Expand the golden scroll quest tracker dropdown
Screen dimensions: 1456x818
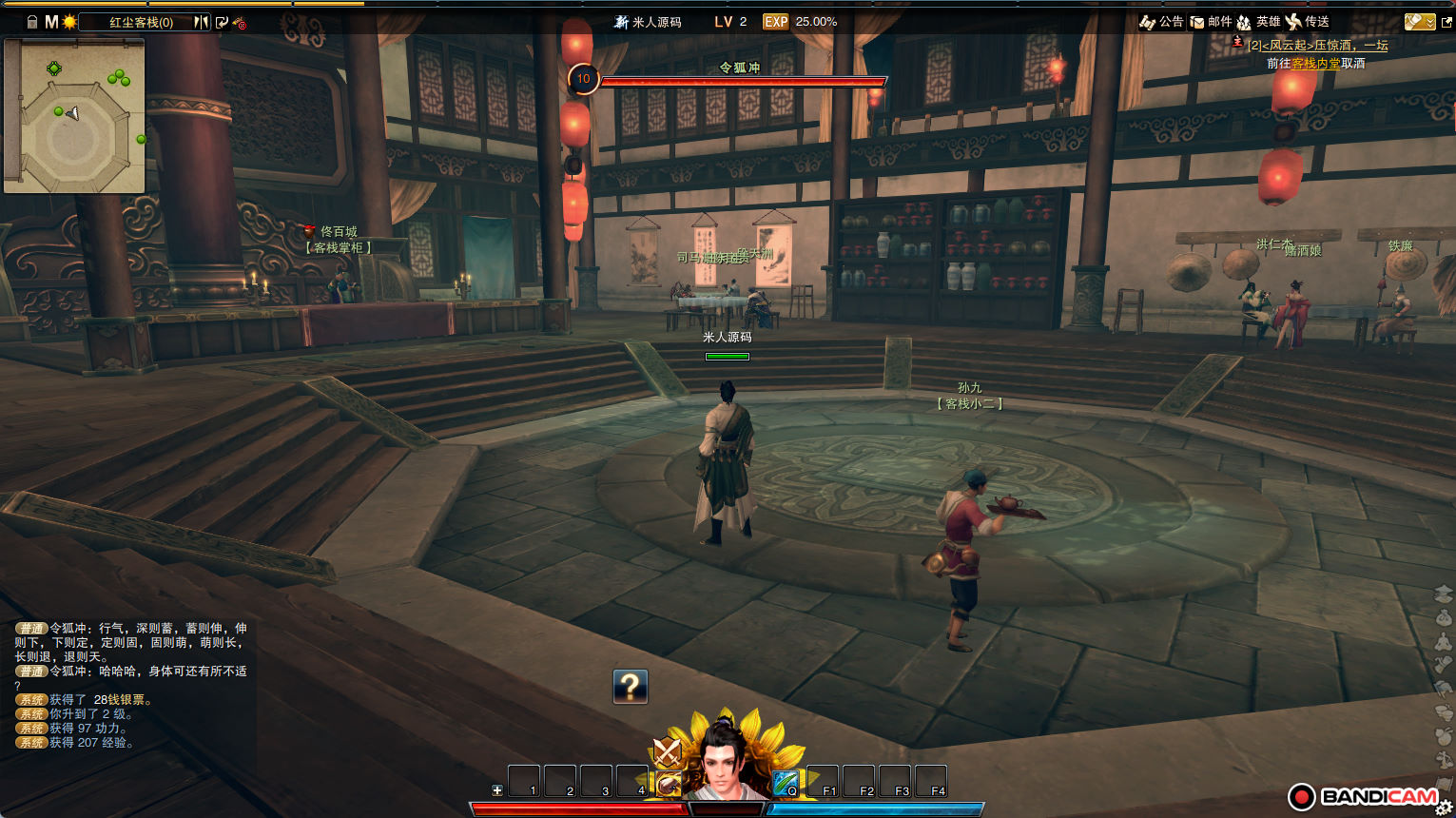[1420, 22]
